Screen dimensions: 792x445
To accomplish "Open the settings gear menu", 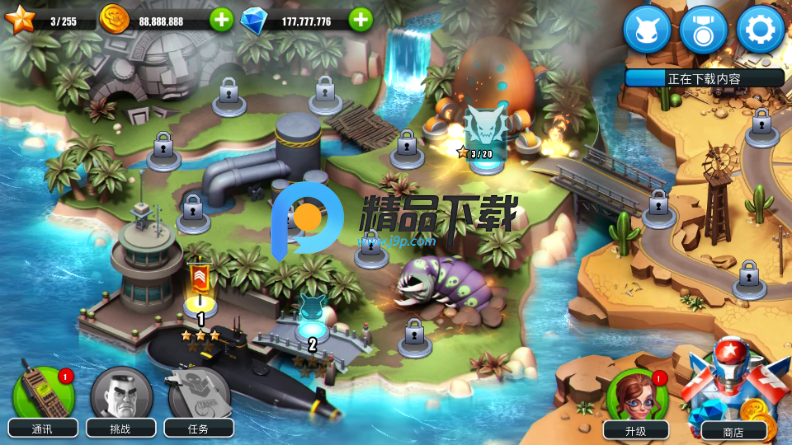I will pos(760,30).
